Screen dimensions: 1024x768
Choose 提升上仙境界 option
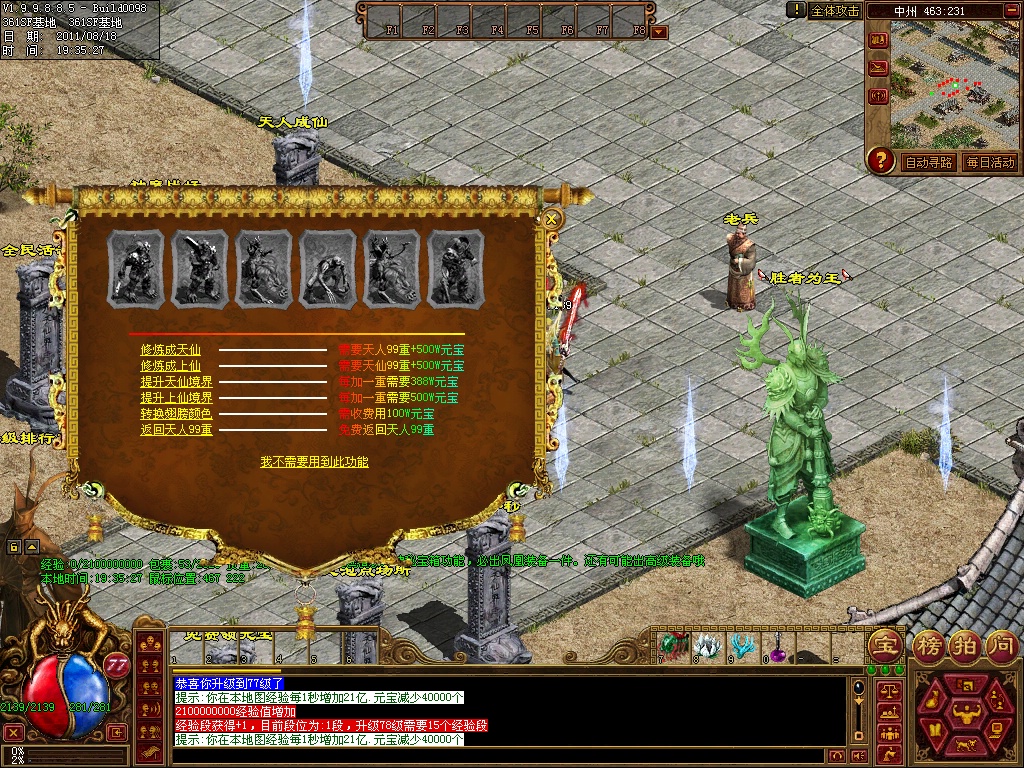point(176,398)
